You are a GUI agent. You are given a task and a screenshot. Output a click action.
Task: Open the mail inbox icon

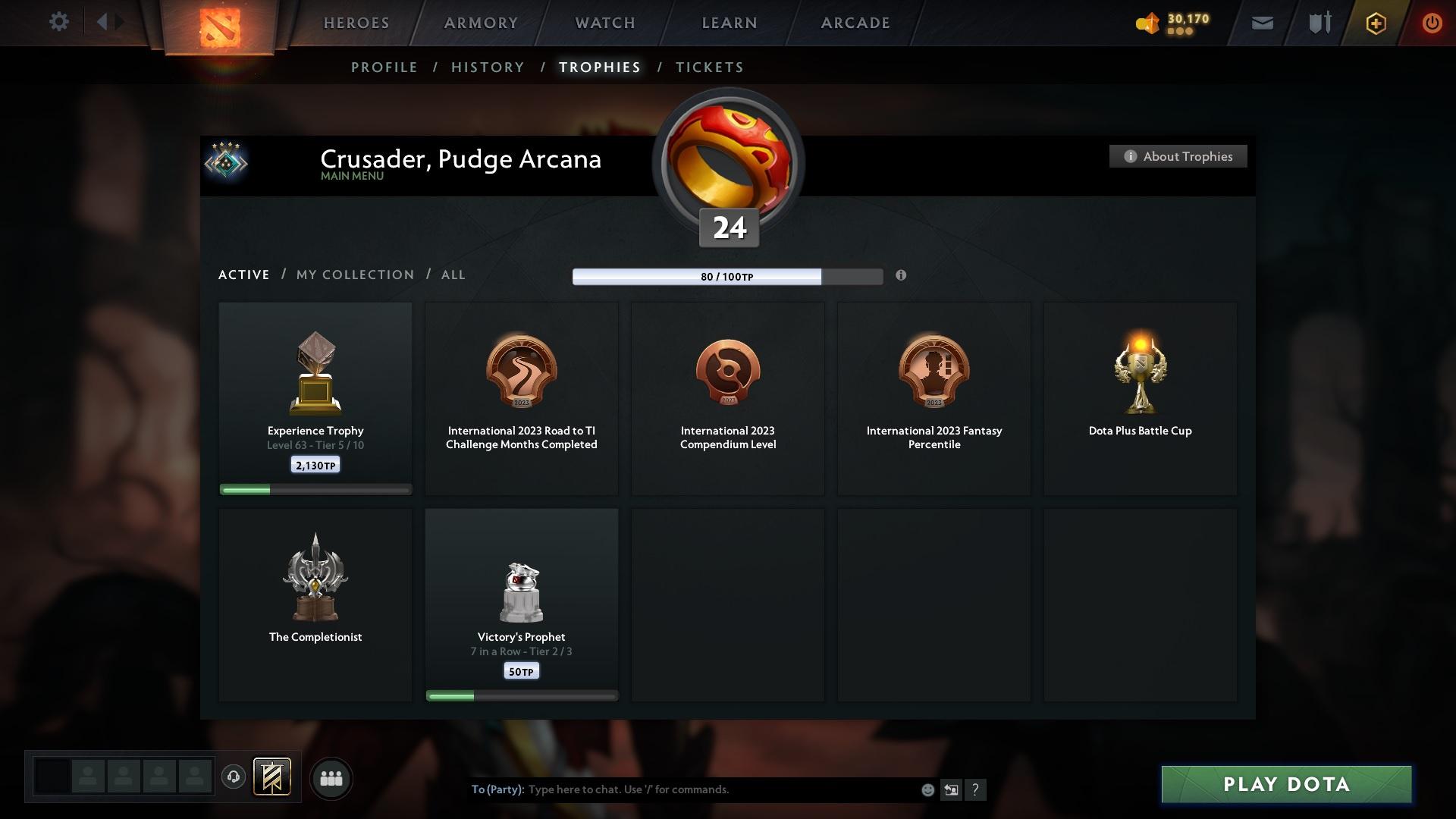click(1261, 23)
